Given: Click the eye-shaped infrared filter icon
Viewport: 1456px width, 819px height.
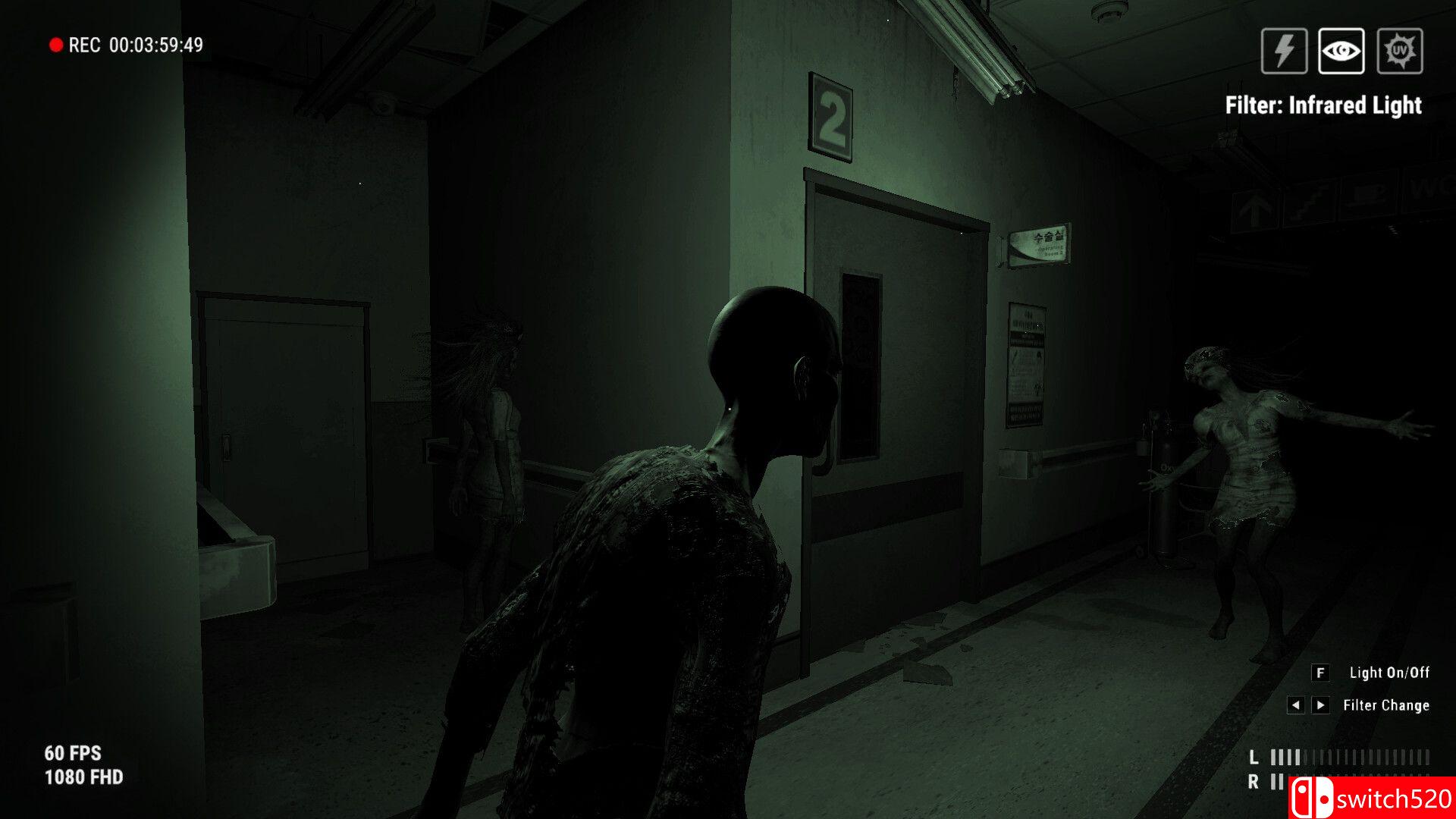Looking at the screenshot, I should 1343,51.
